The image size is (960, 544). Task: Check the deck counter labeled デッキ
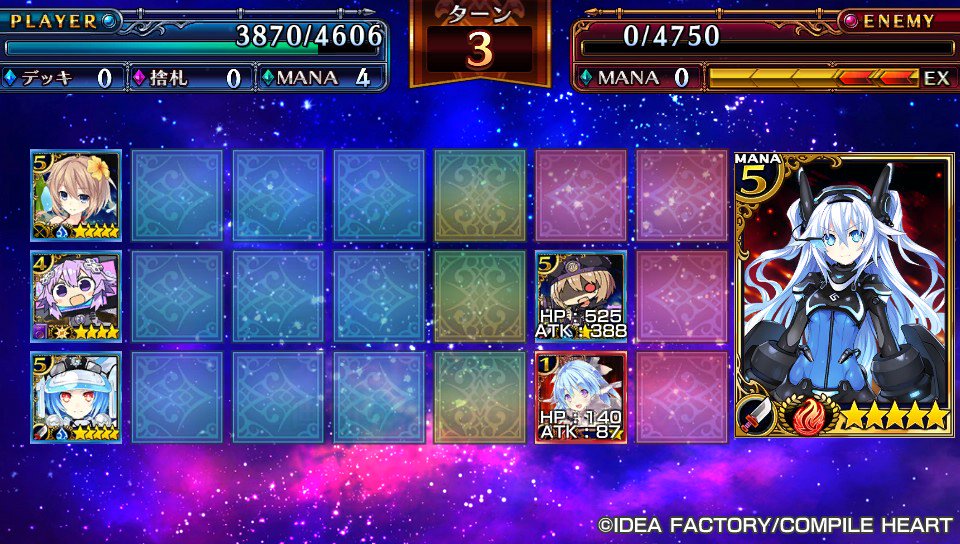tap(60, 78)
